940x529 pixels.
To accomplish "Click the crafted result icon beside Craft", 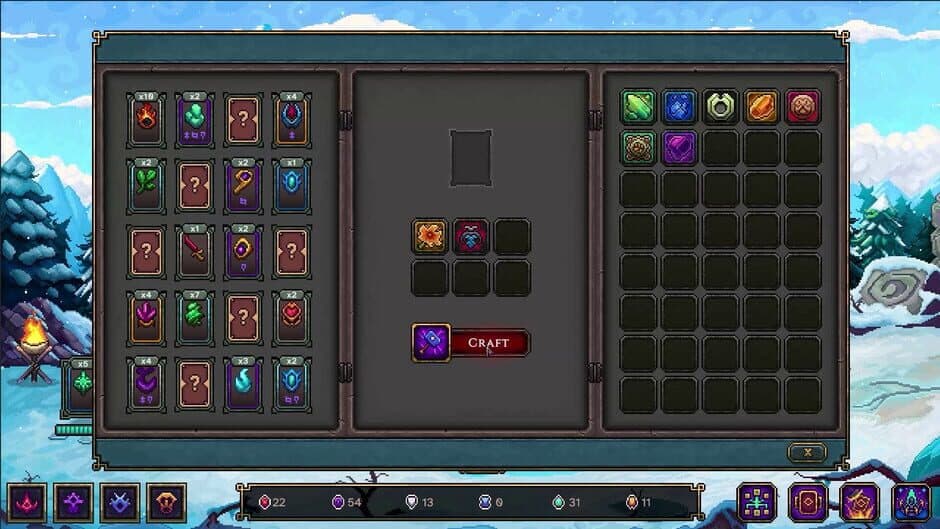I will click(431, 343).
